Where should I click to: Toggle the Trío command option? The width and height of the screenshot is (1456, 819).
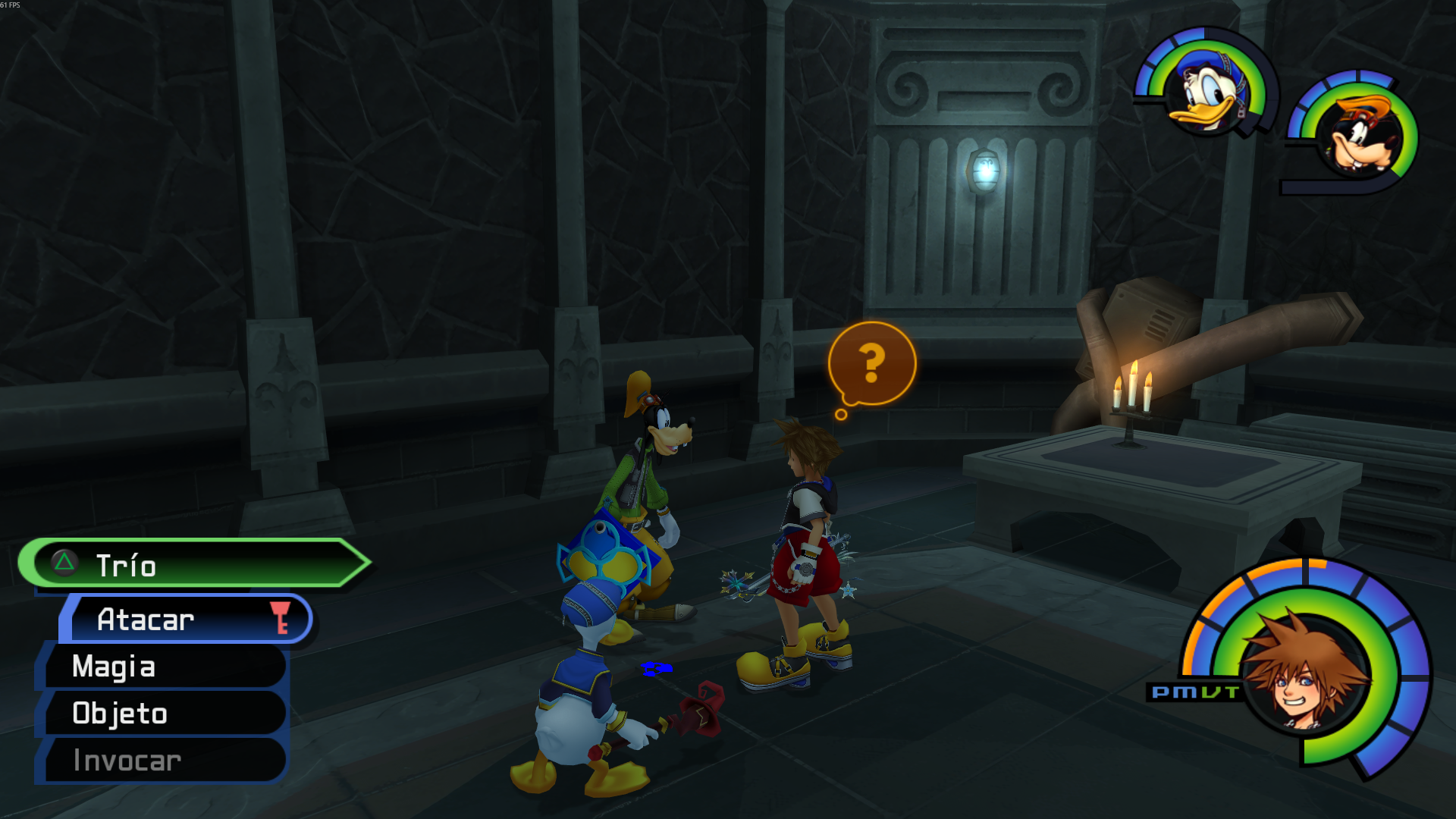coord(127,564)
